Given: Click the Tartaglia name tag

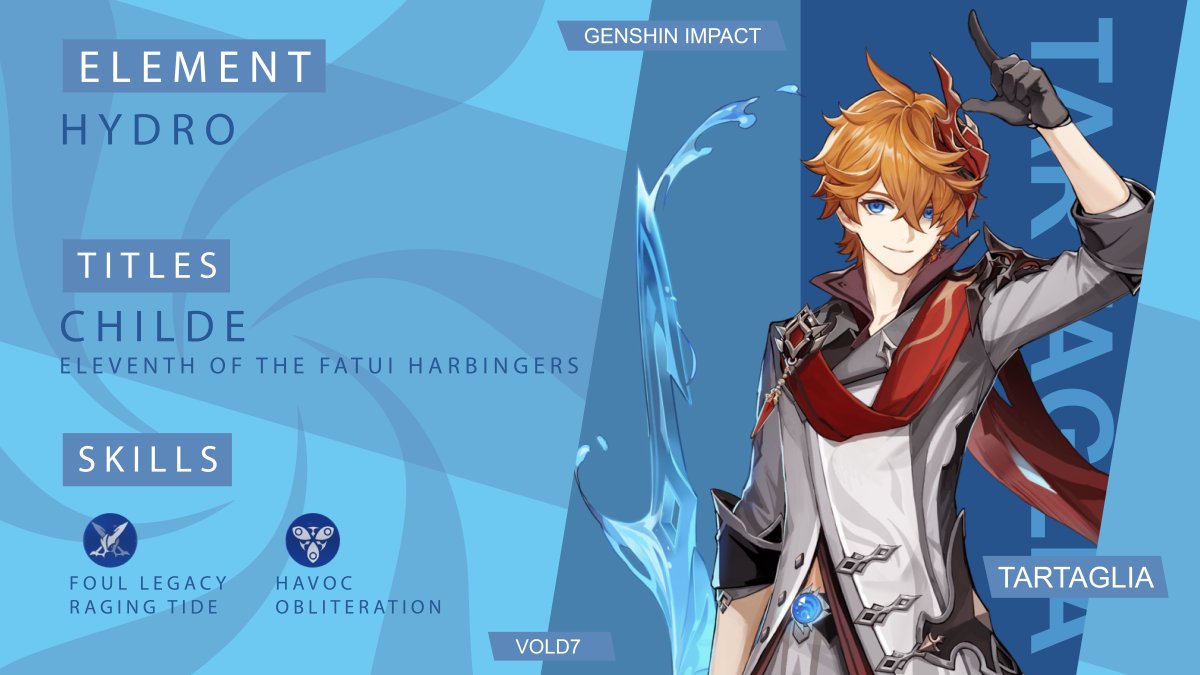Looking at the screenshot, I should pos(1074,577).
